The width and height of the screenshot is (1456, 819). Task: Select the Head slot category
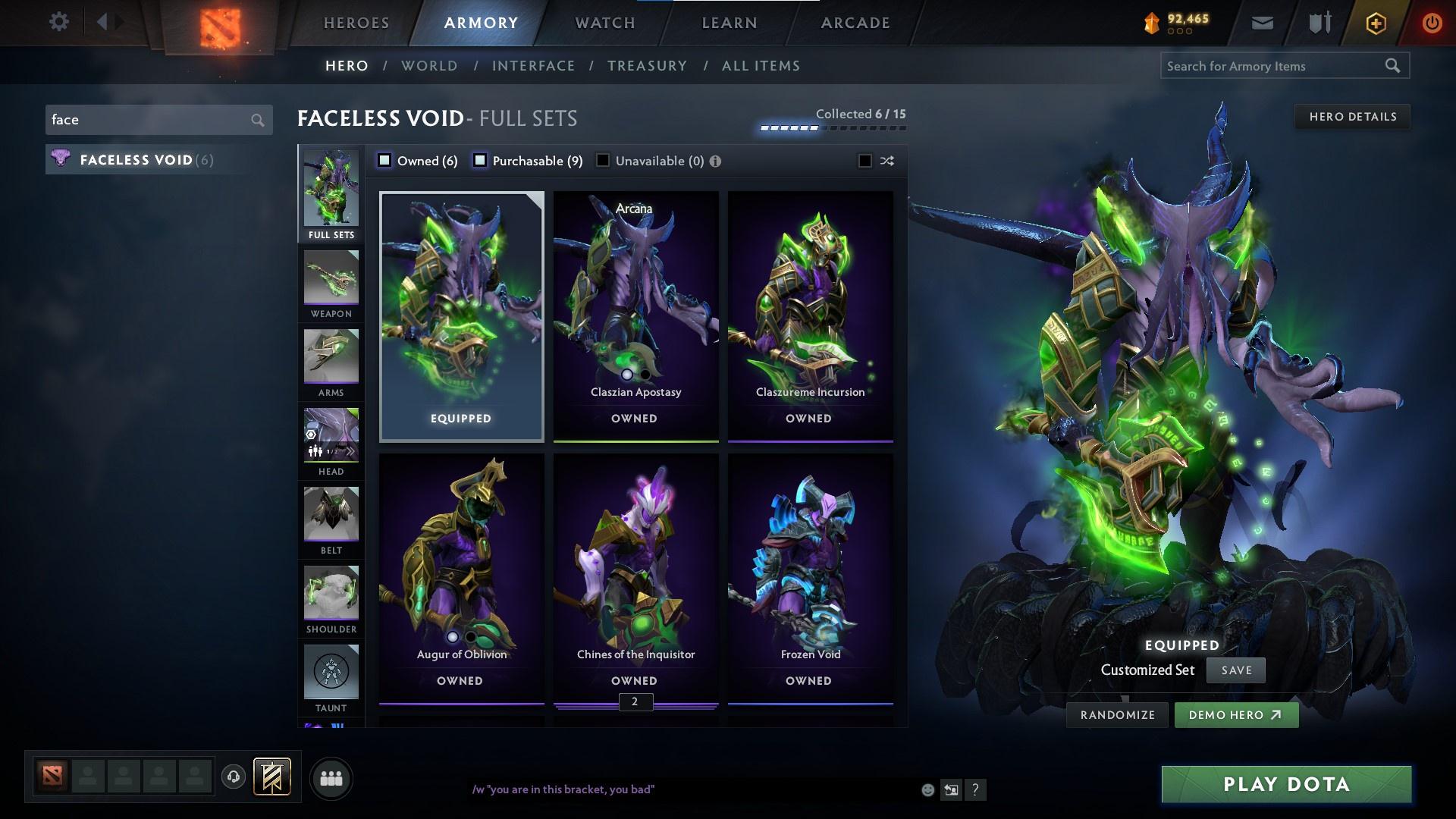point(331,440)
